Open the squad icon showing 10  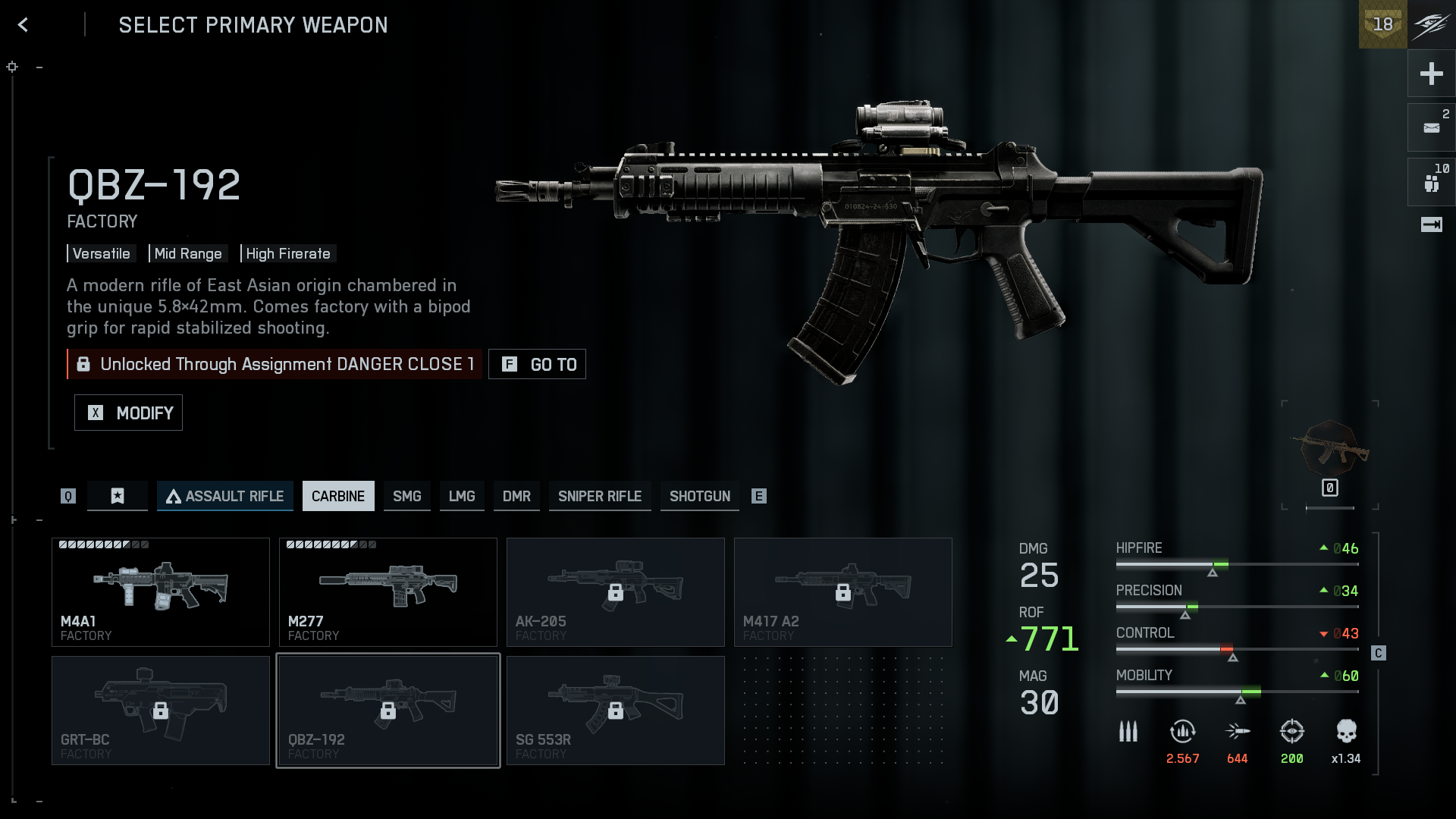click(x=1431, y=182)
